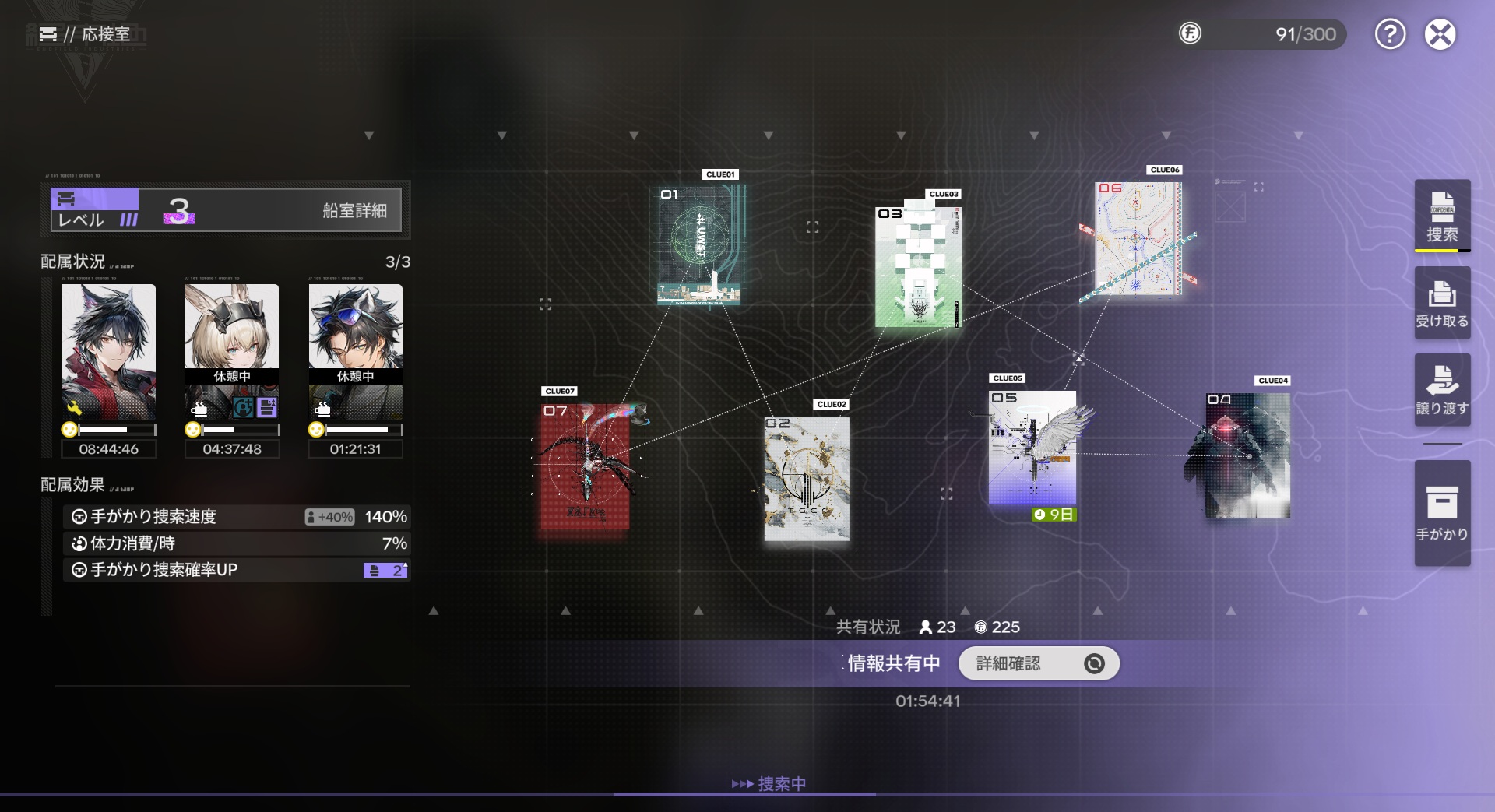Select the CLUE04 card
Image resolution: width=1495 pixels, height=812 pixels.
pos(1247,455)
